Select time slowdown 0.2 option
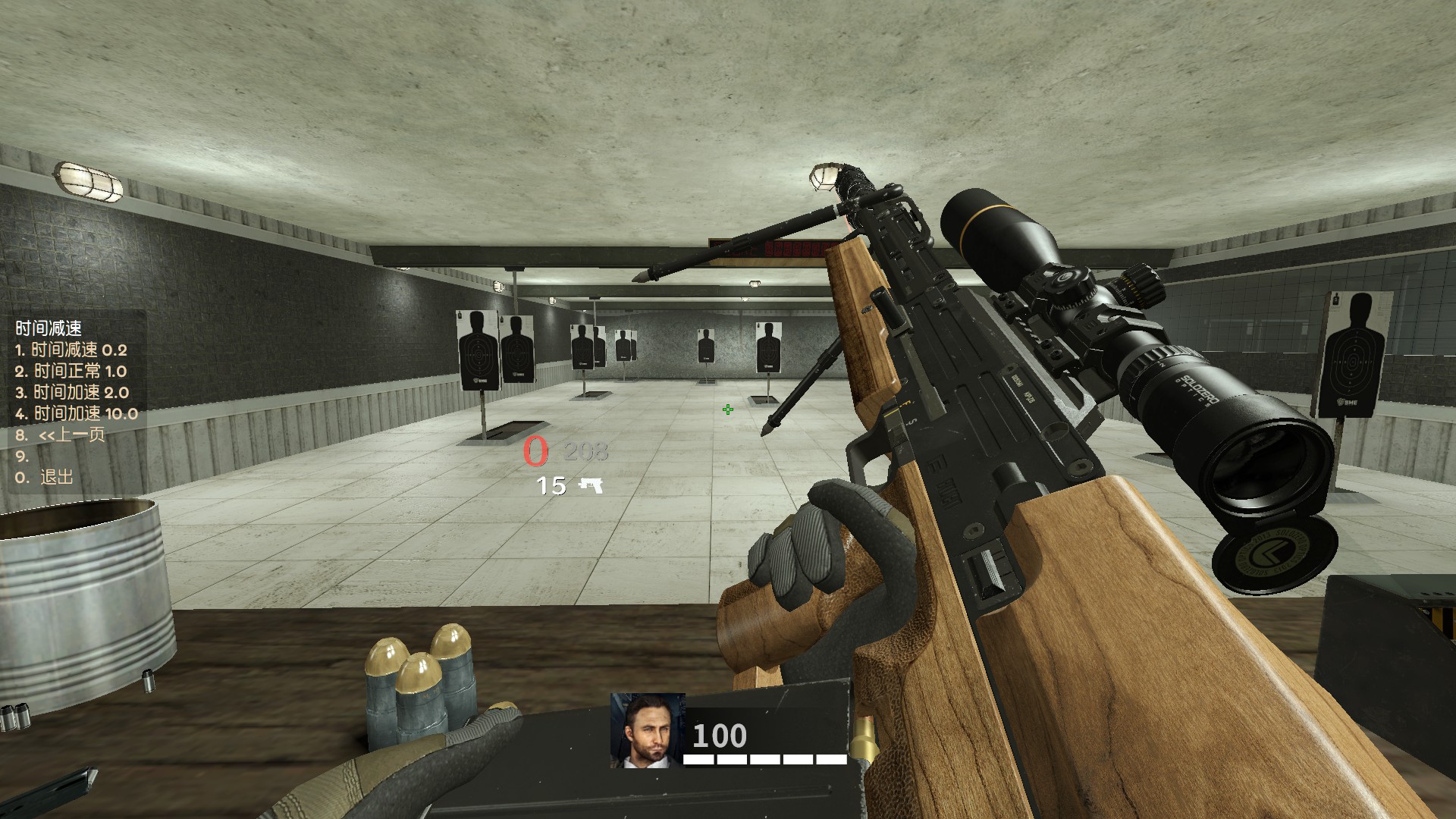This screenshot has width=1456, height=819. tap(71, 350)
